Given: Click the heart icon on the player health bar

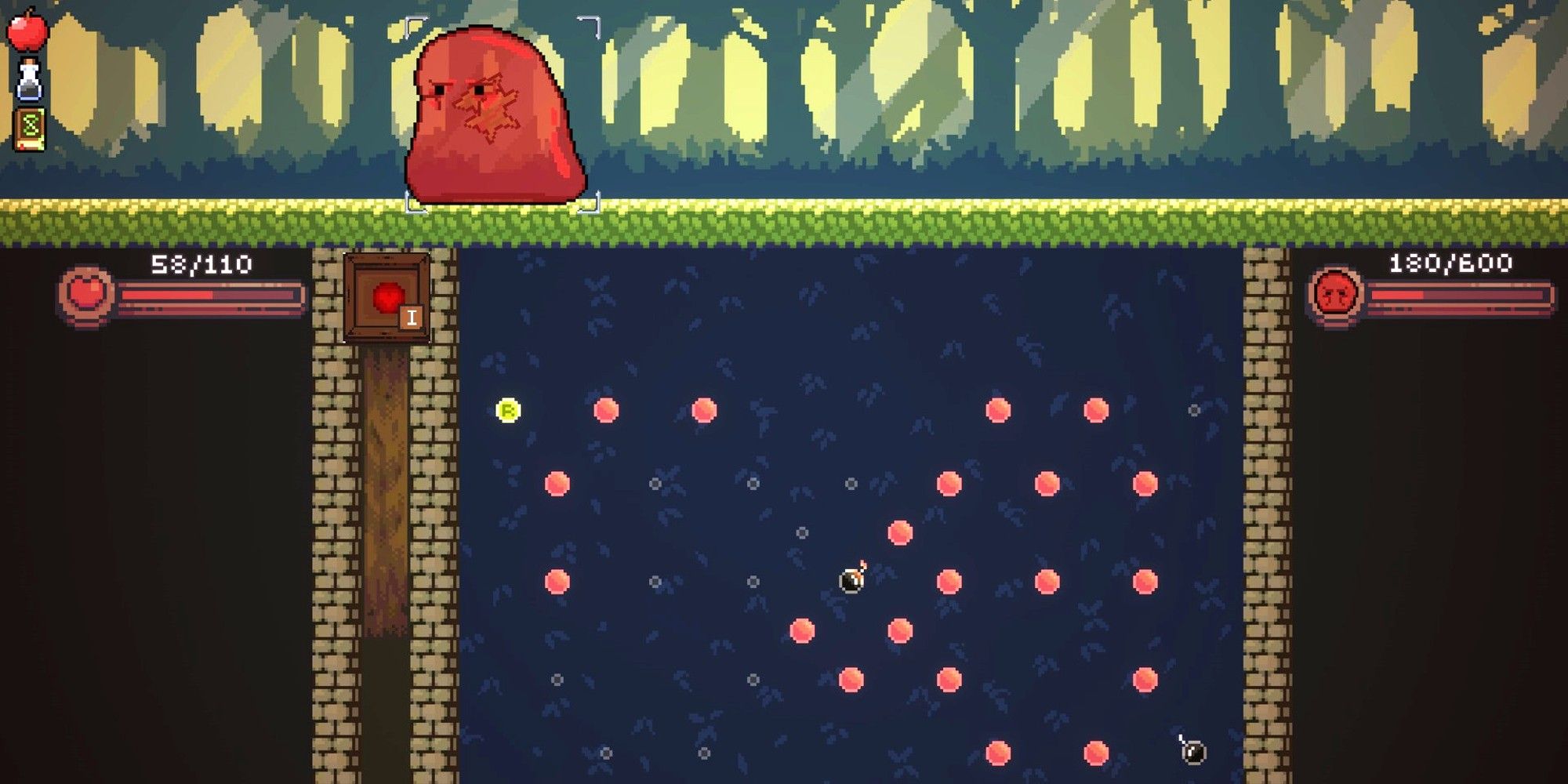Looking at the screenshot, I should pos(86,294).
